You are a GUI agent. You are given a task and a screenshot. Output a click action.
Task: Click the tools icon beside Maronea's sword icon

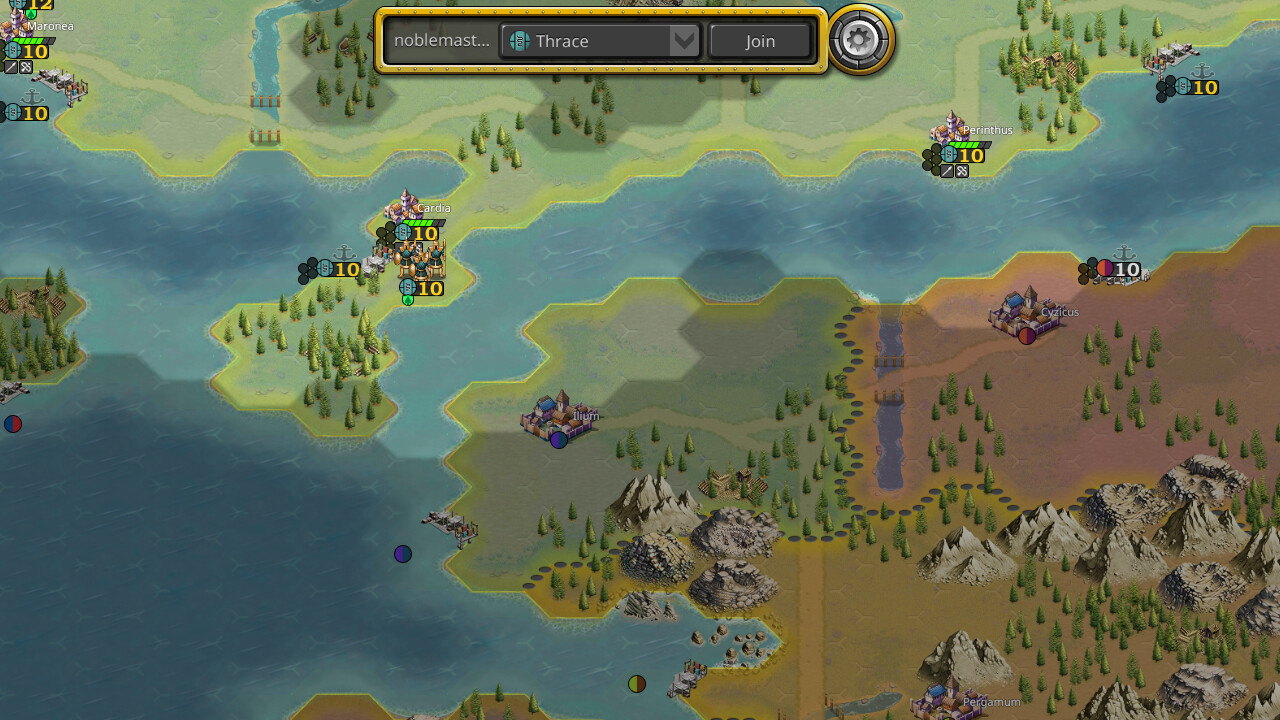tap(25, 65)
